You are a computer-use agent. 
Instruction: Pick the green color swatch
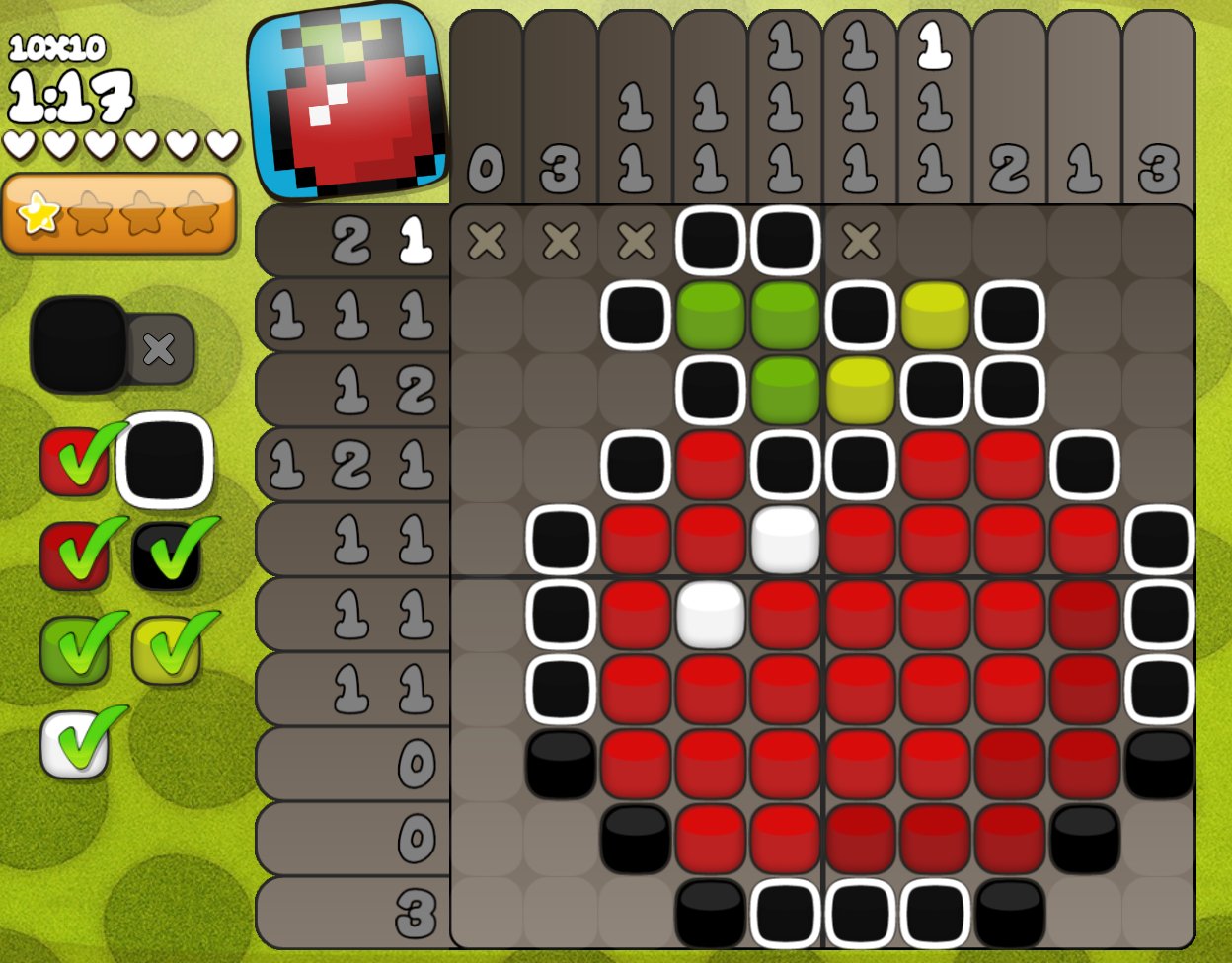(74, 650)
